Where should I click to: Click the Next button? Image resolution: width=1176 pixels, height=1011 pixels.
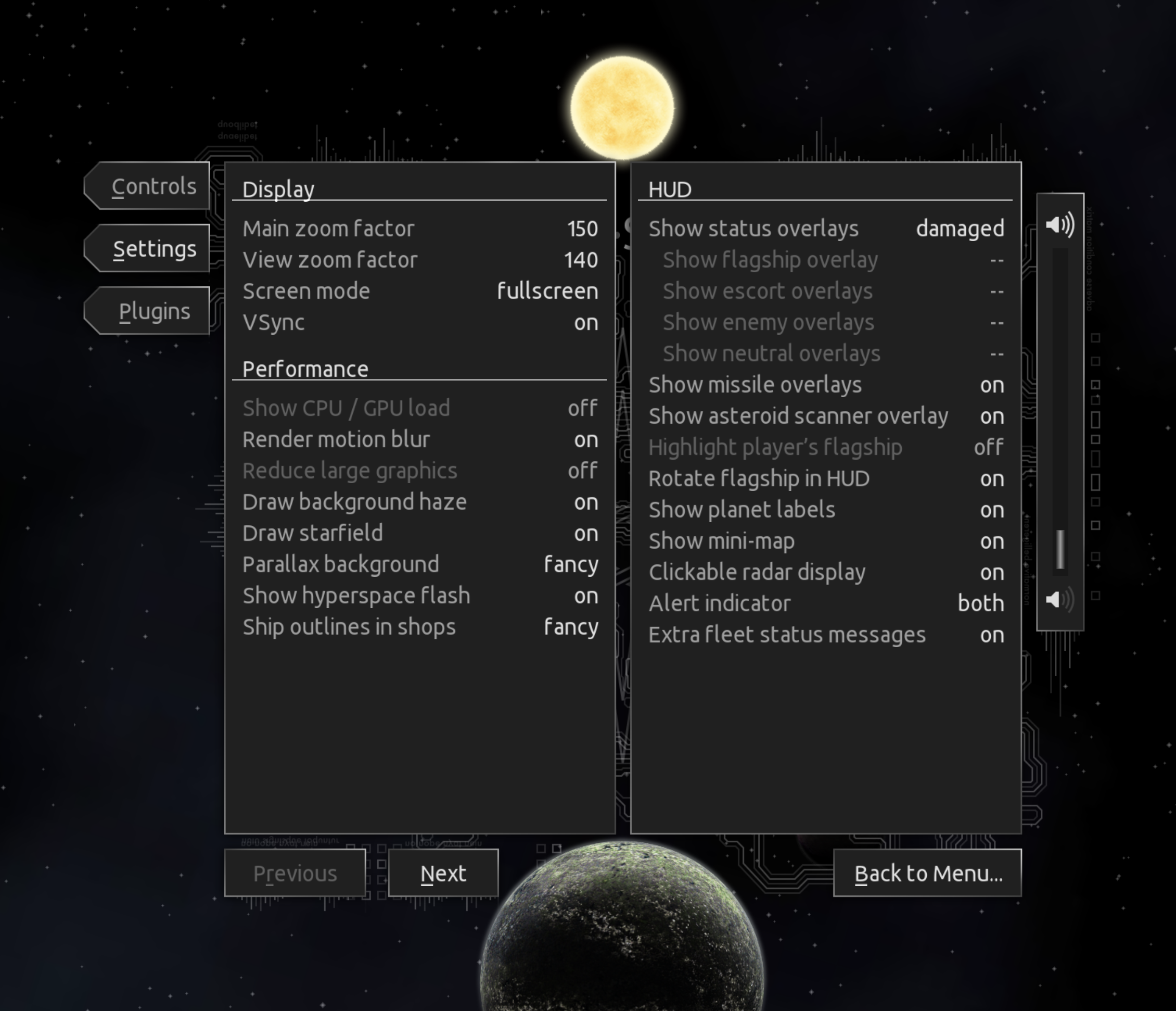443,873
